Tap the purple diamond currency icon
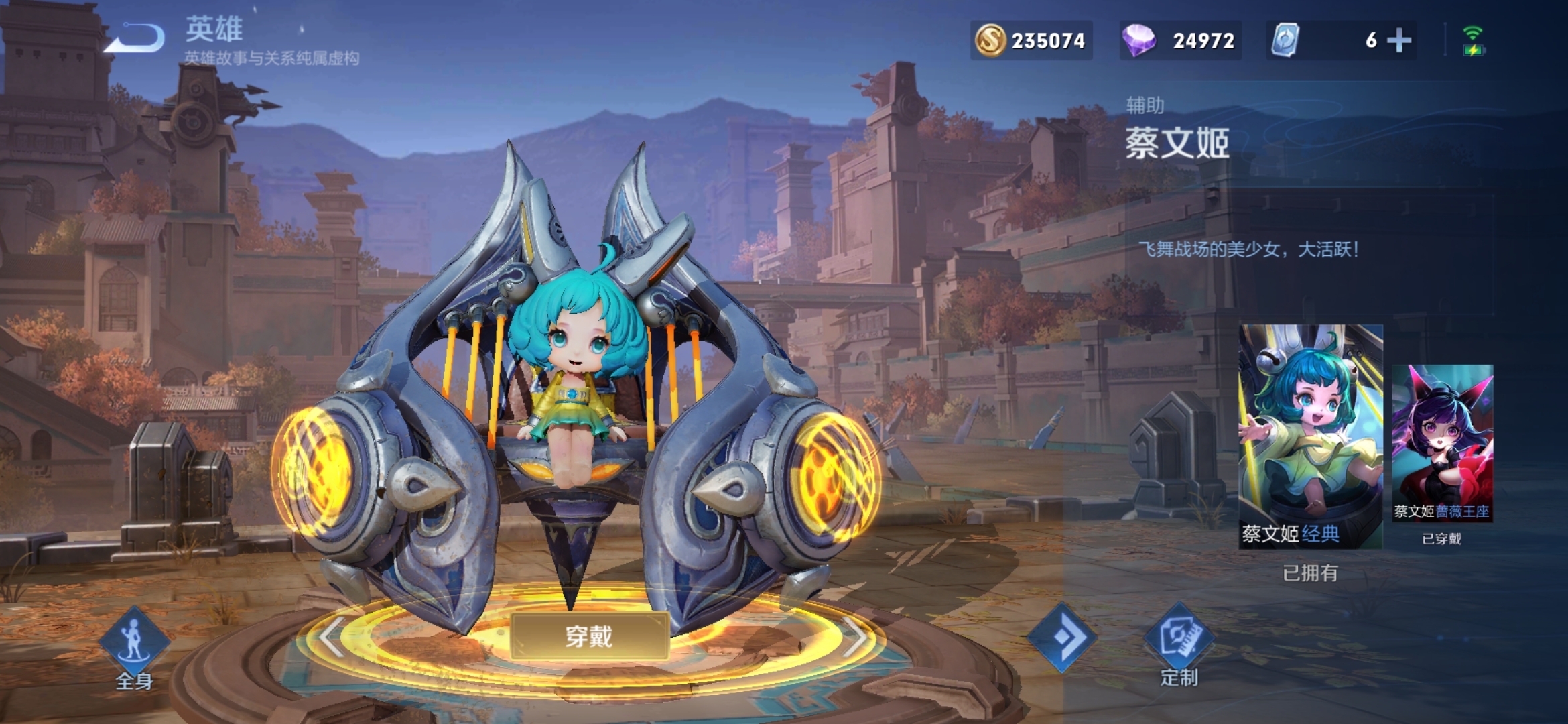Image resolution: width=1568 pixels, height=724 pixels. coord(1138,40)
